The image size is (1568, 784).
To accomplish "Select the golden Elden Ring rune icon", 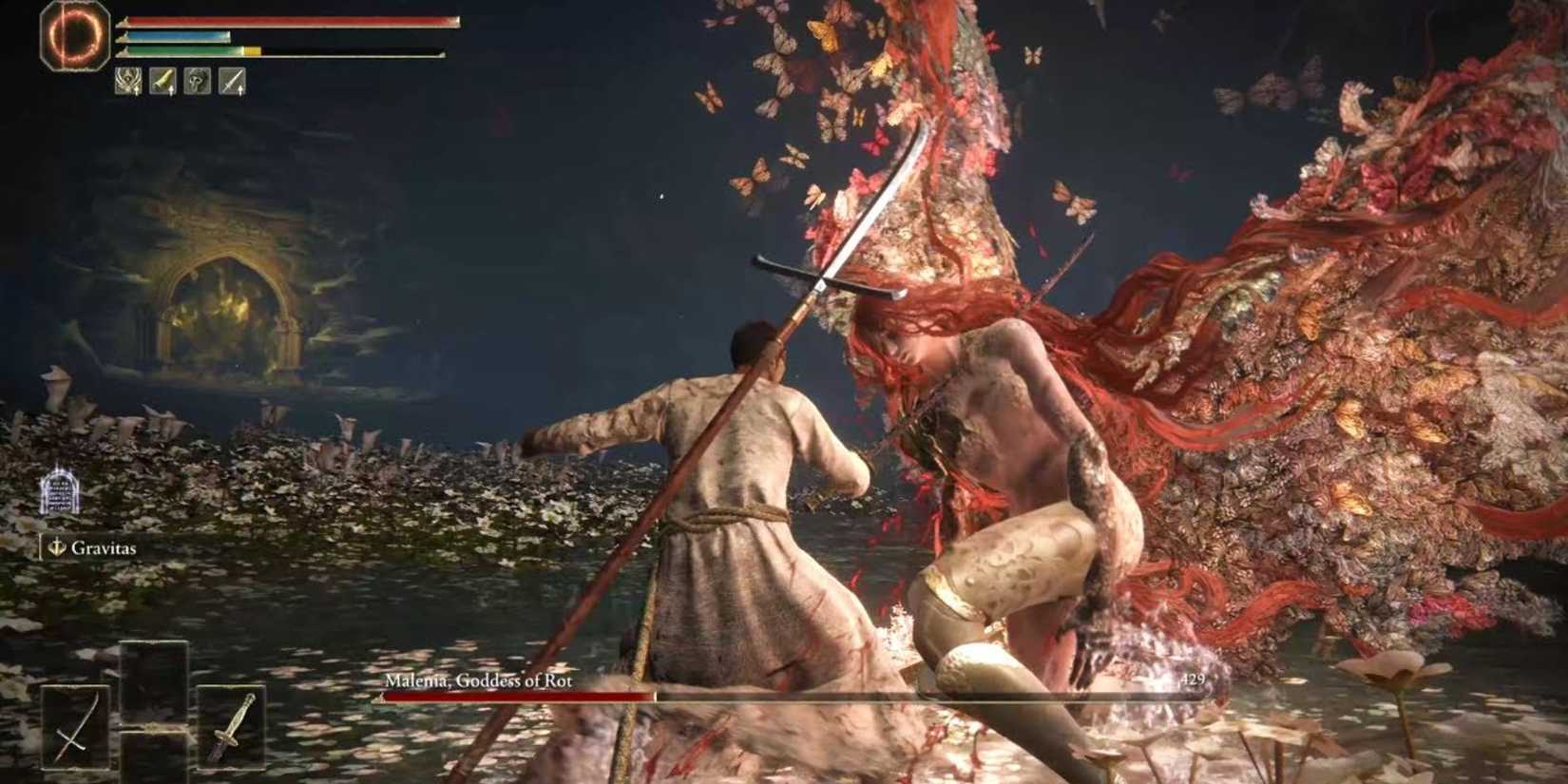I will [x=74, y=34].
